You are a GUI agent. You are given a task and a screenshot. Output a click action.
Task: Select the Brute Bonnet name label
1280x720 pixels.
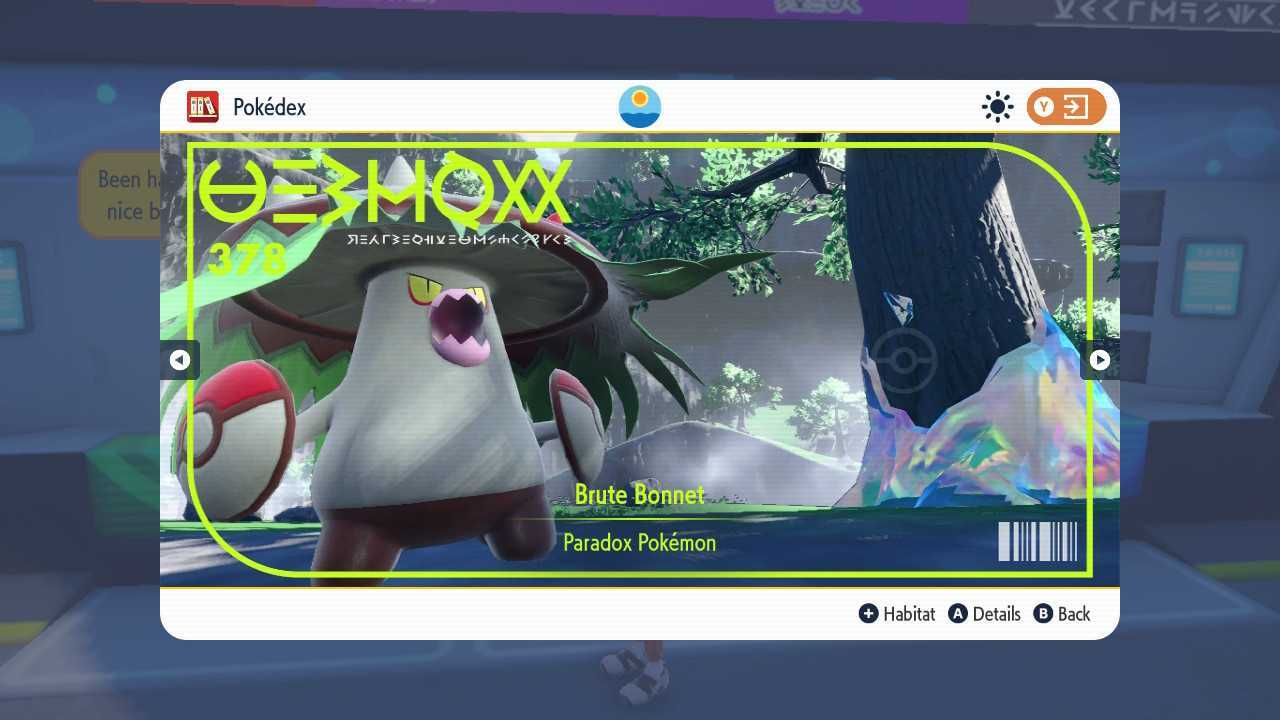point(639,494)
